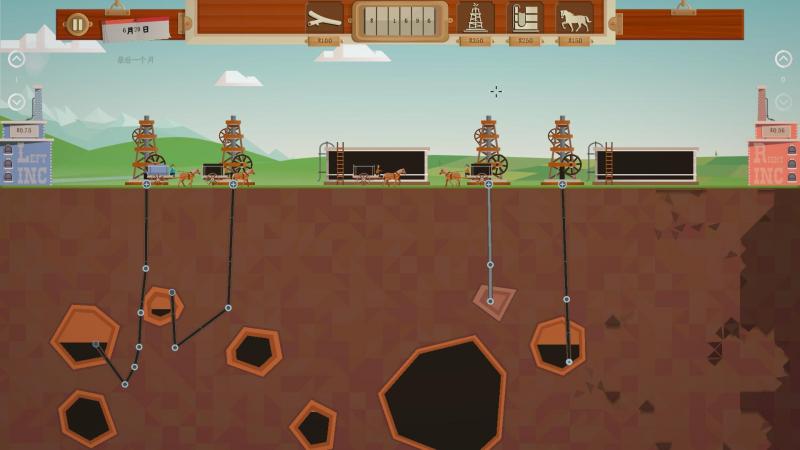Click the up arrow above Right Inc
Screen dimensions: 800x450
point(783,60)
